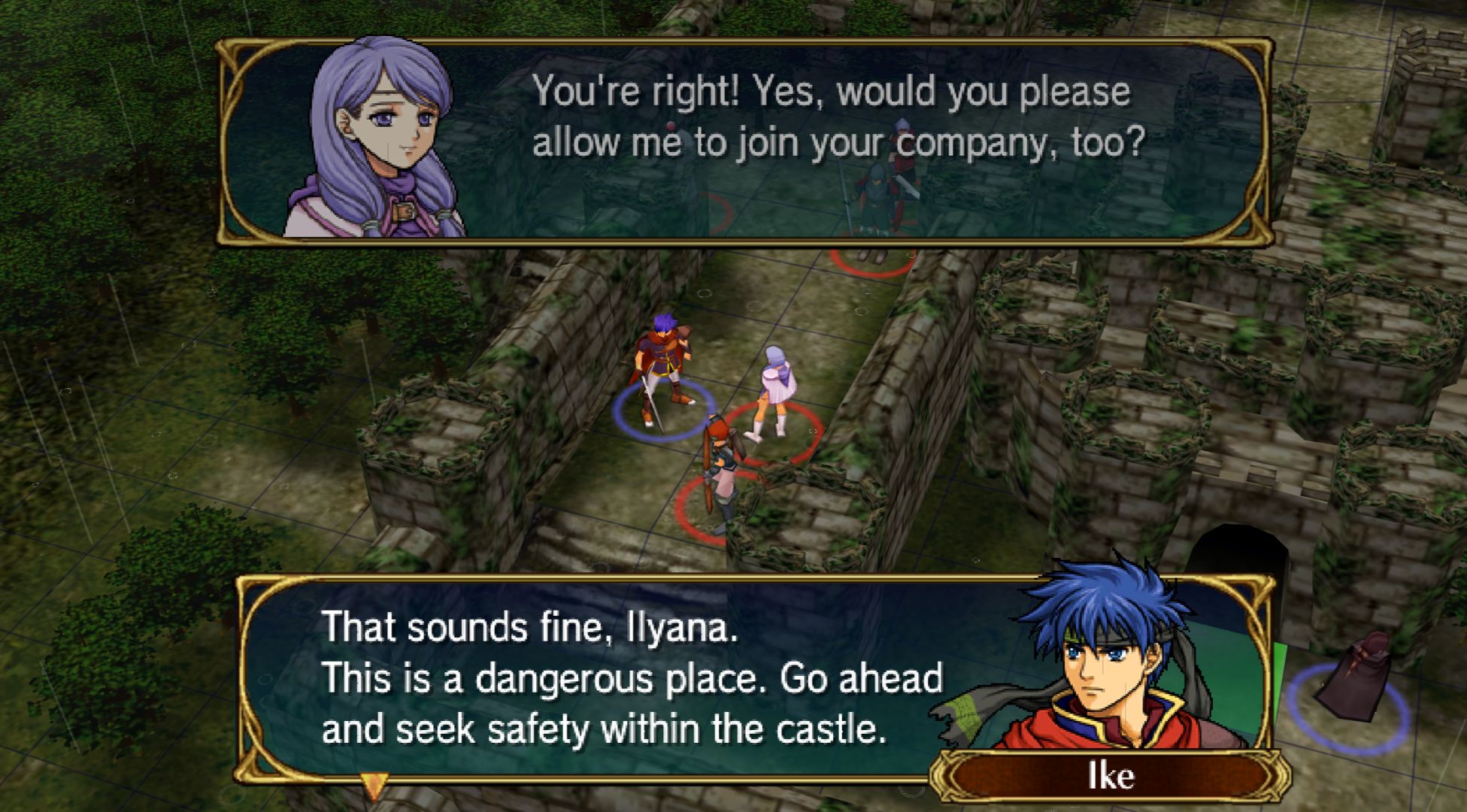The image size is (1467, 812).
Task: Select the Ike speaker name plate
Action: tap(1110, 776)
